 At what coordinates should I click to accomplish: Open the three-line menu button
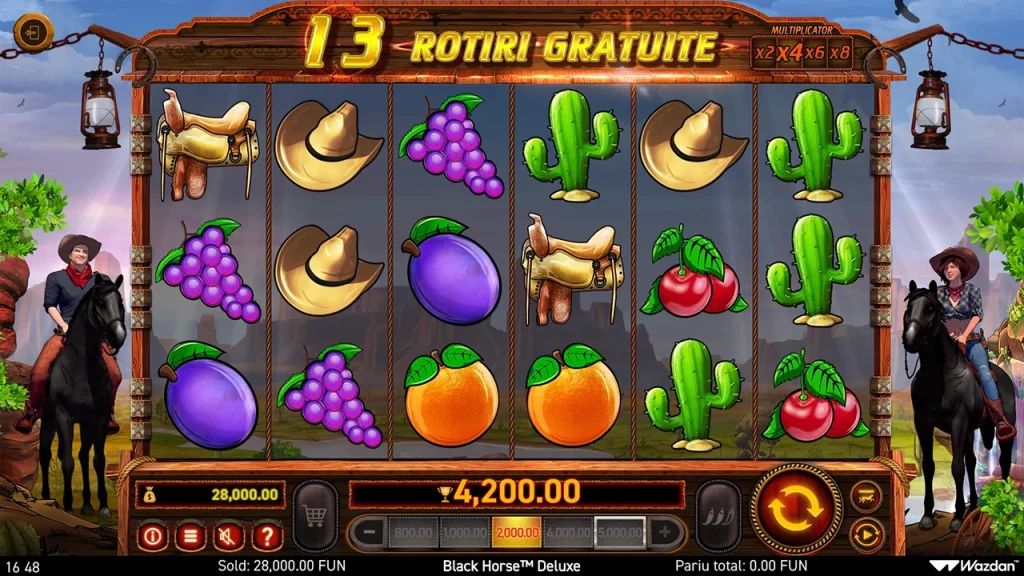190,536
